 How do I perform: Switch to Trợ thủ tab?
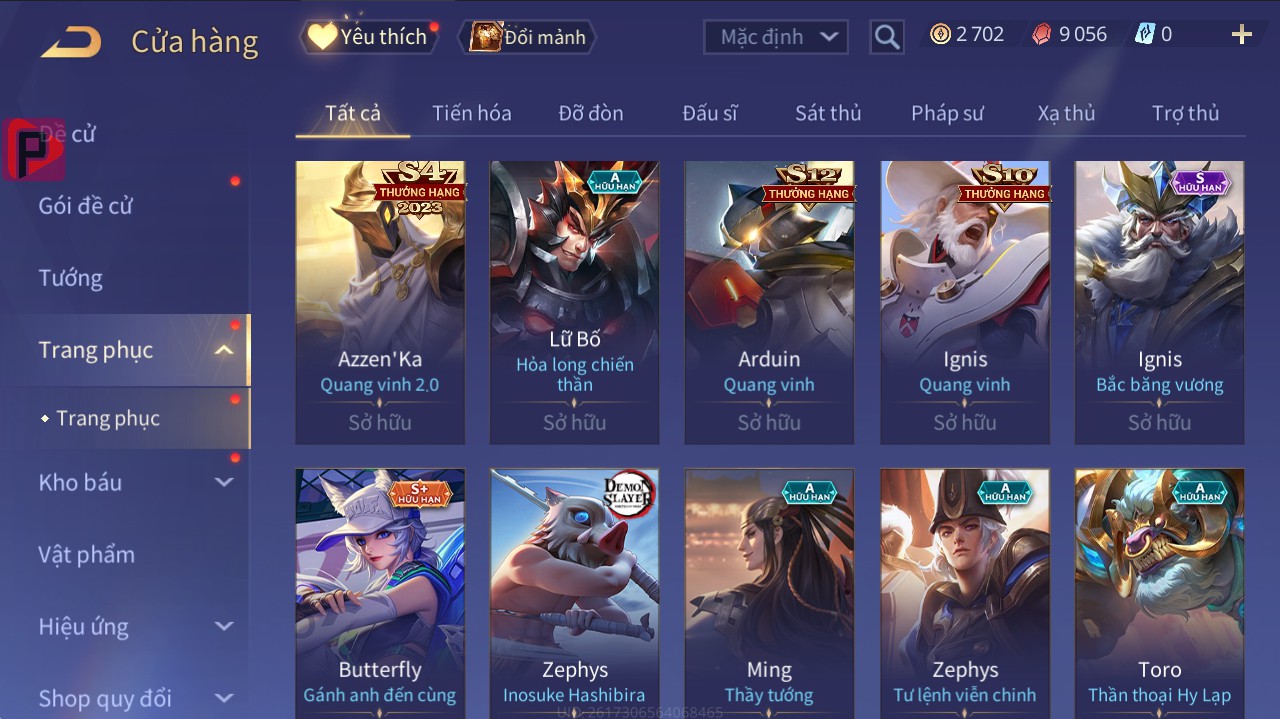1185,113
